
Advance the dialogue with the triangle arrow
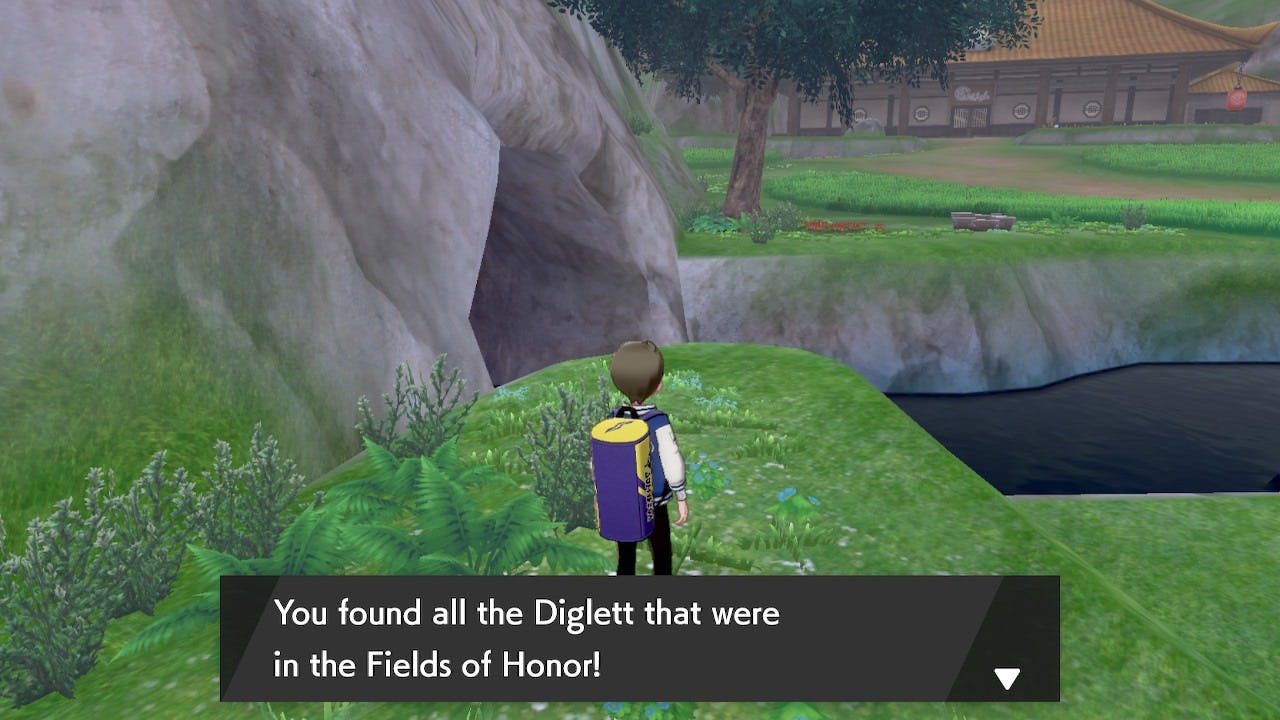(x=1006, y=677)
